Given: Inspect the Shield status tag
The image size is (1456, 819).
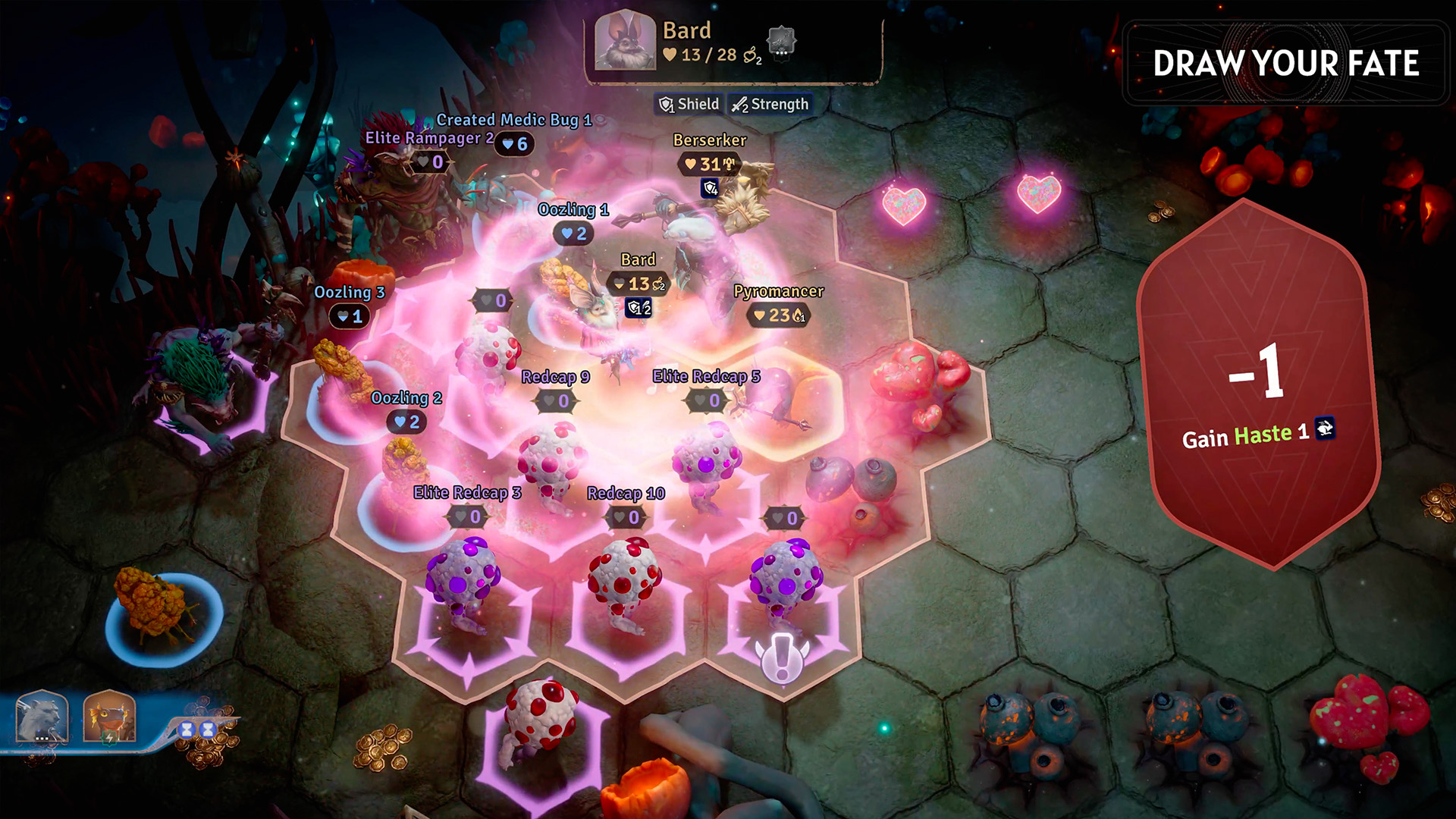Looking at the screenshot, I should 689,105.
